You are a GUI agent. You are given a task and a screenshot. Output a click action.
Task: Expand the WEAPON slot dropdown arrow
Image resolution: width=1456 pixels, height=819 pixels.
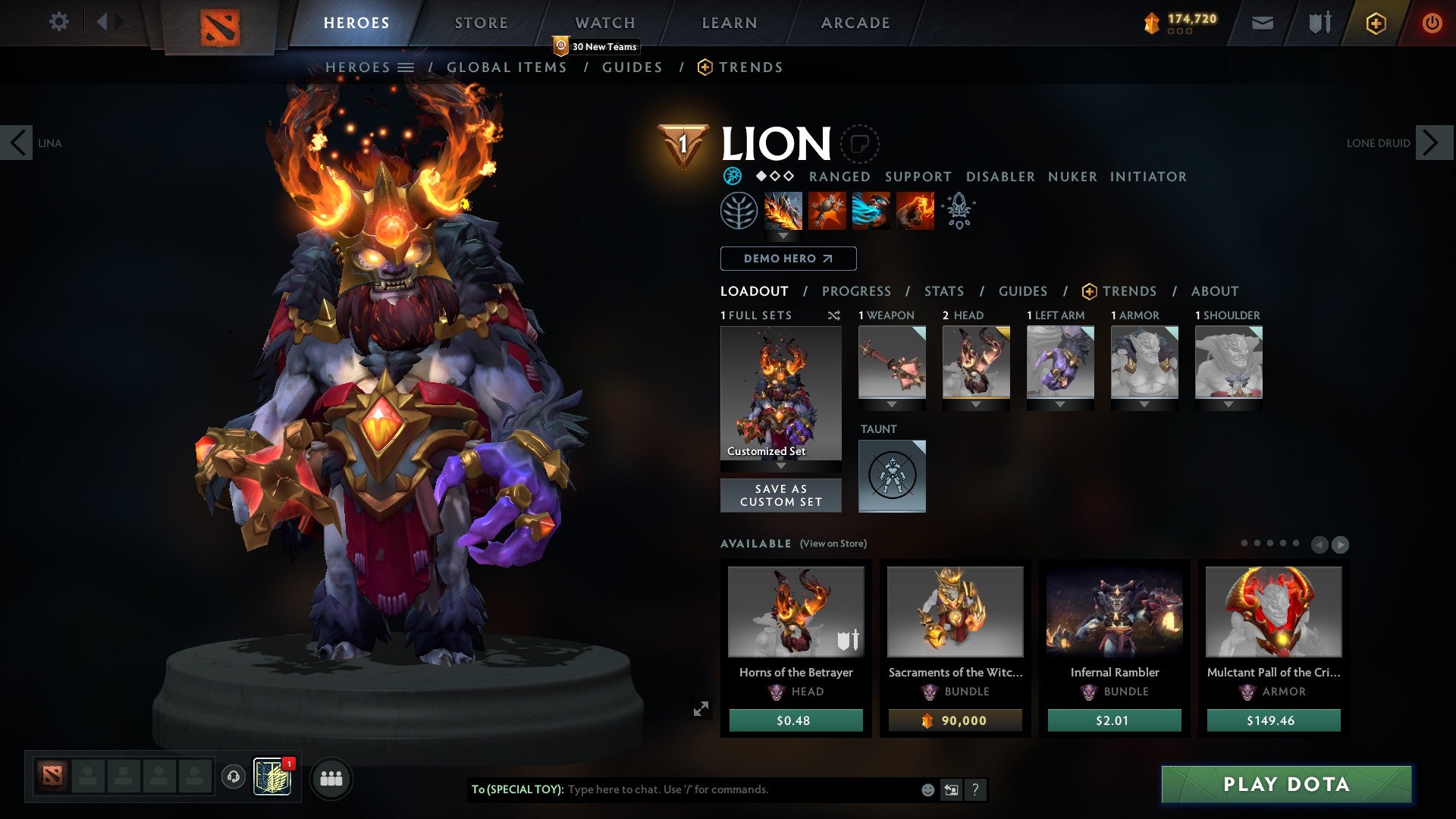[892, 404]
